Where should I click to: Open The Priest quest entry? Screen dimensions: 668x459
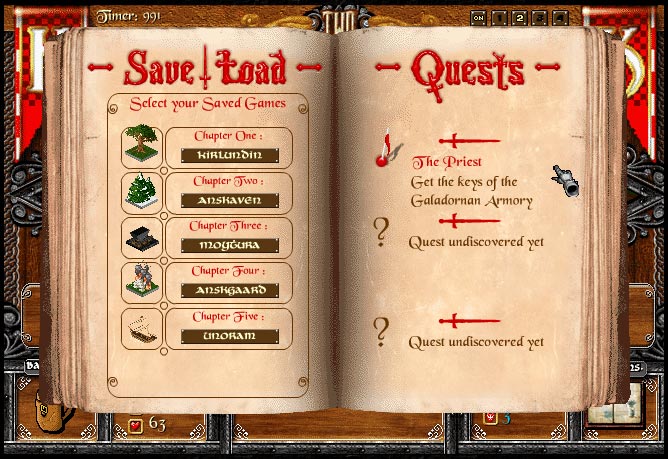(447, 162)
